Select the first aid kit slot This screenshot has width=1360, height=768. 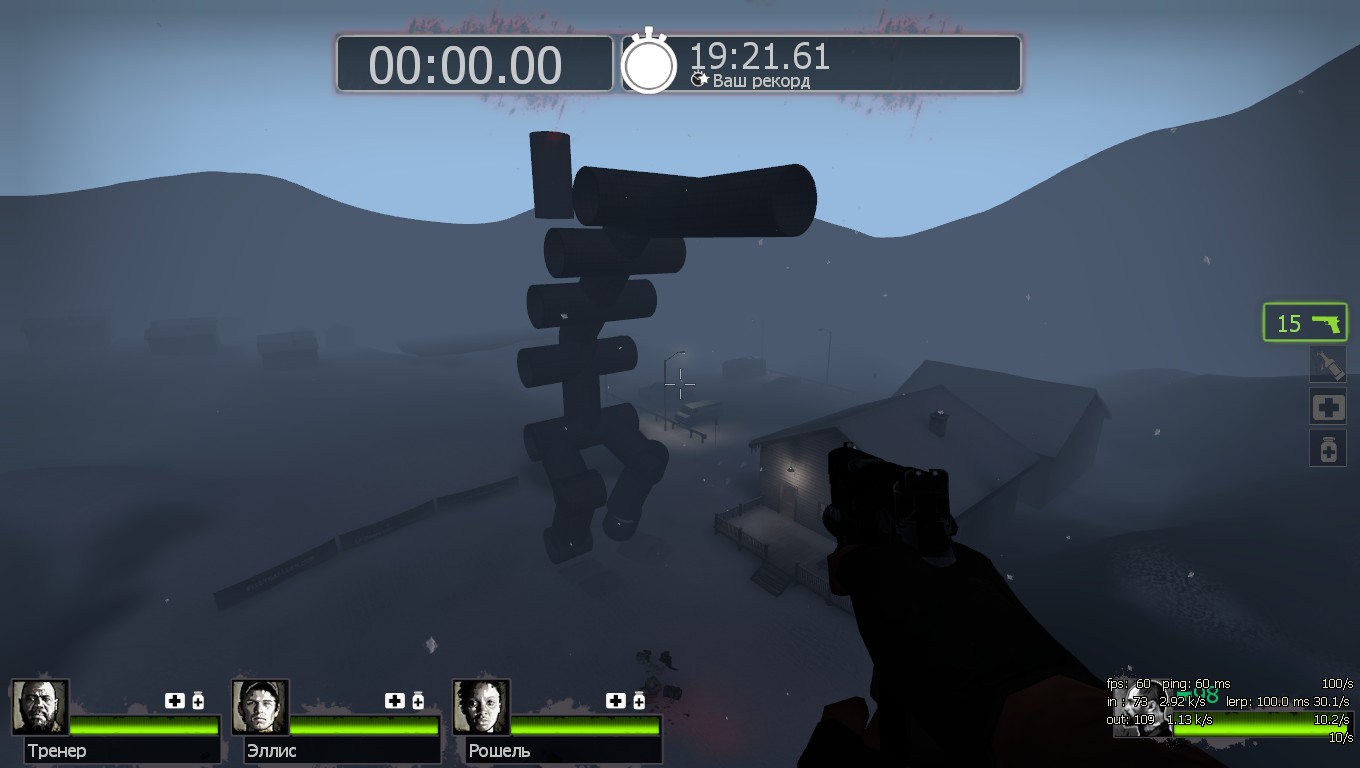click(x=1328, y=407)
